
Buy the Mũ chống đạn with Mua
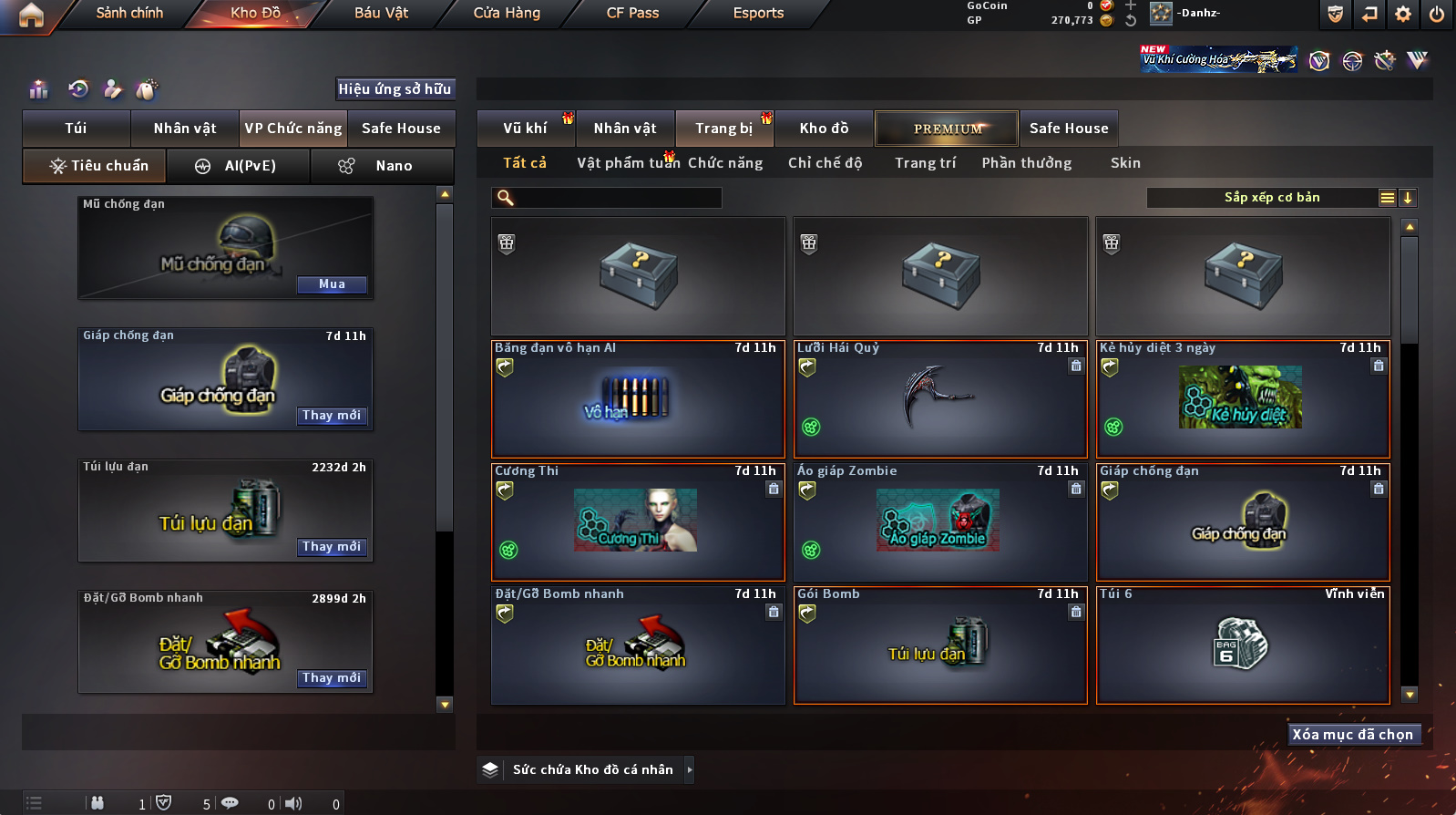click(x=332, y=284)
